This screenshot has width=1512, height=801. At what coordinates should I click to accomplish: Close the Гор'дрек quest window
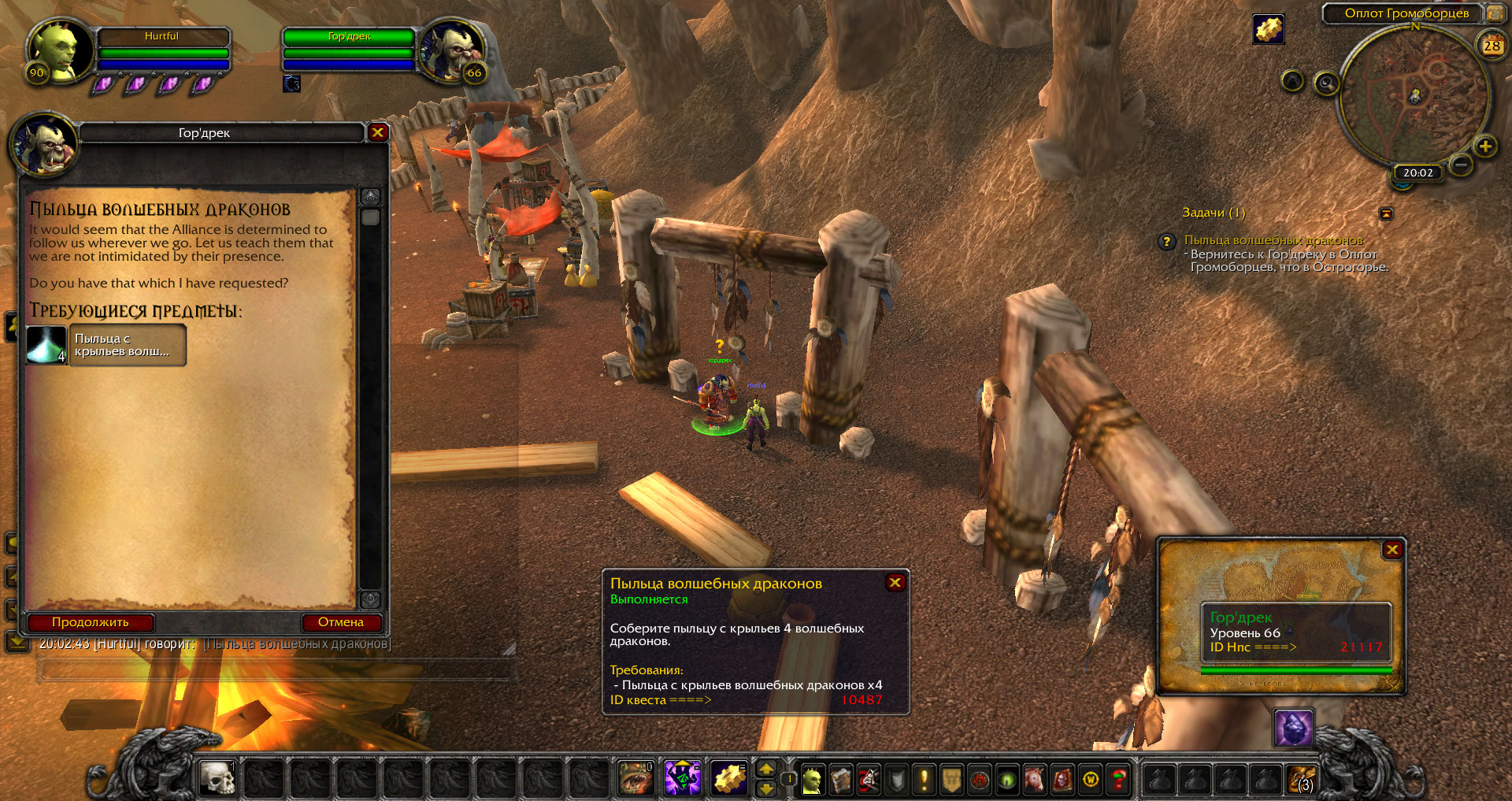click(377, 132)
